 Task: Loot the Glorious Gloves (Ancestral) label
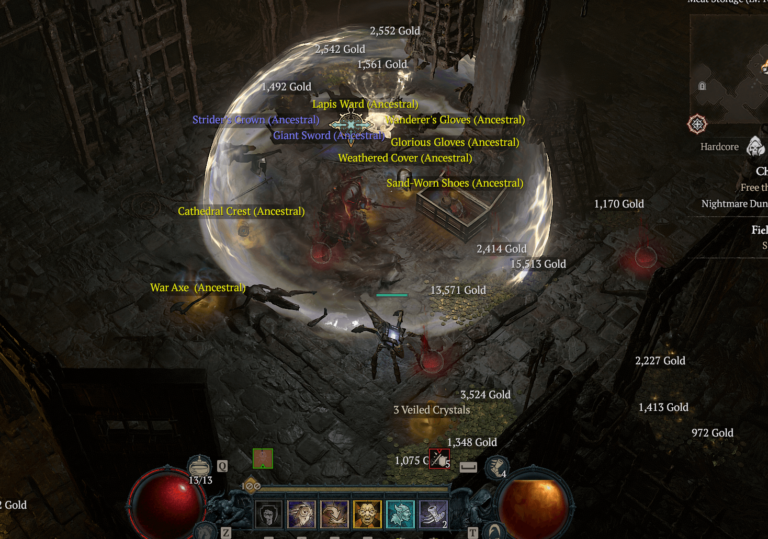[x=454, y=142]
